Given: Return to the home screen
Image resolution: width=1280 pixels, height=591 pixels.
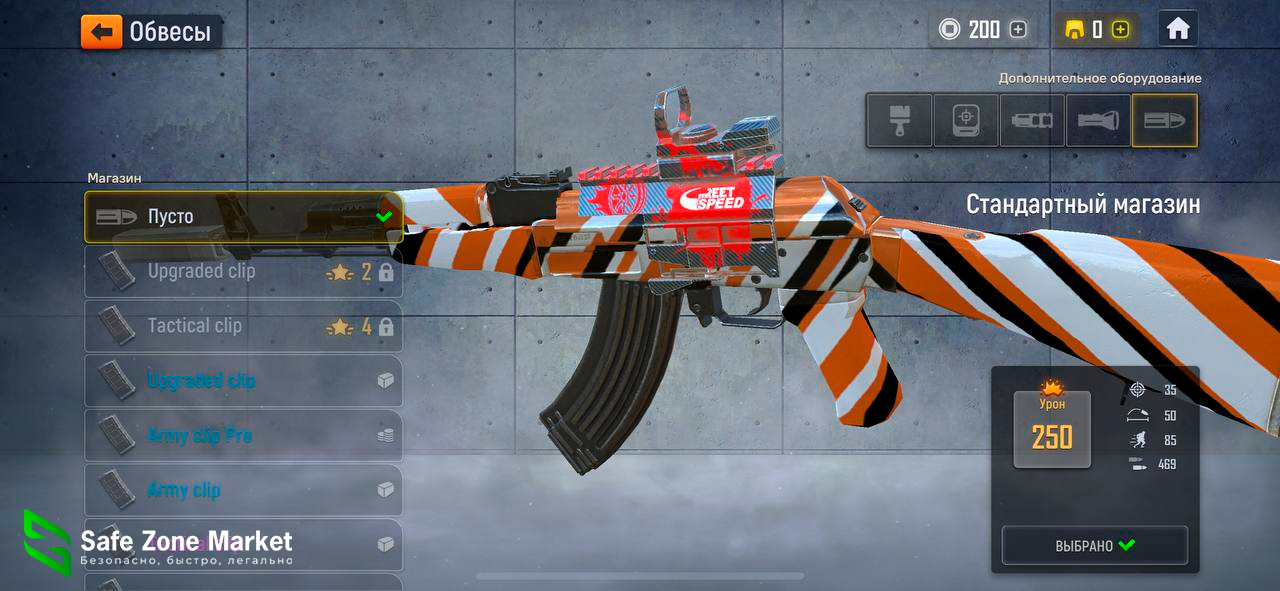Looking at the screenshot, I should pyautogui.click(x=1178, y=29).
